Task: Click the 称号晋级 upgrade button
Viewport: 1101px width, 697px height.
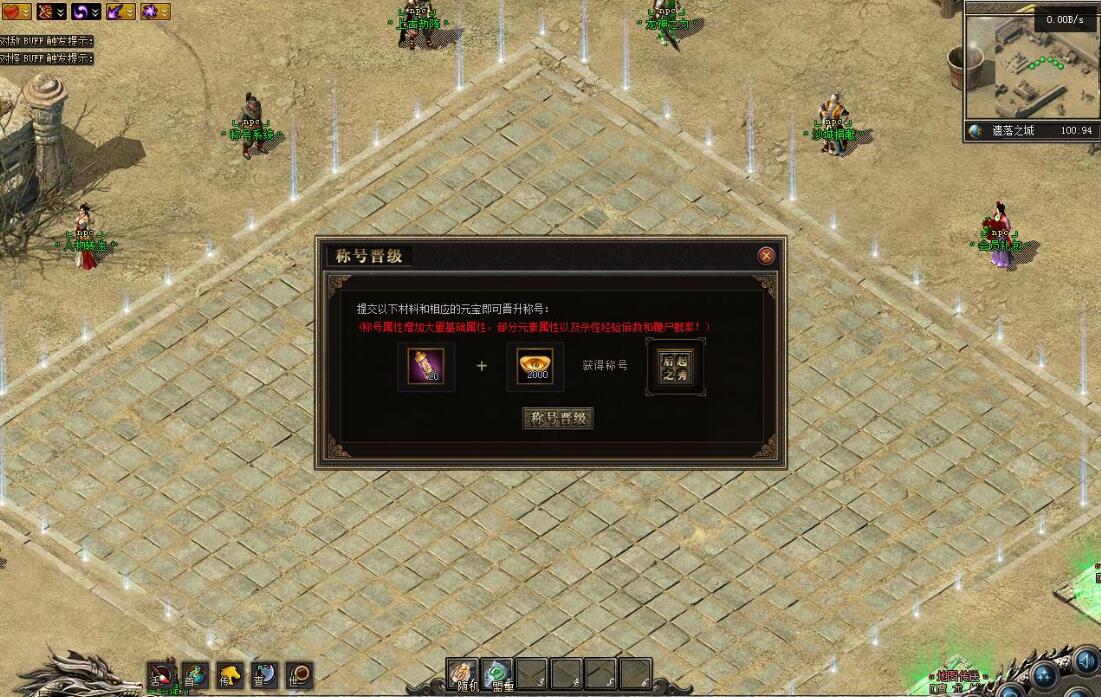Action: tap(558, 418)
